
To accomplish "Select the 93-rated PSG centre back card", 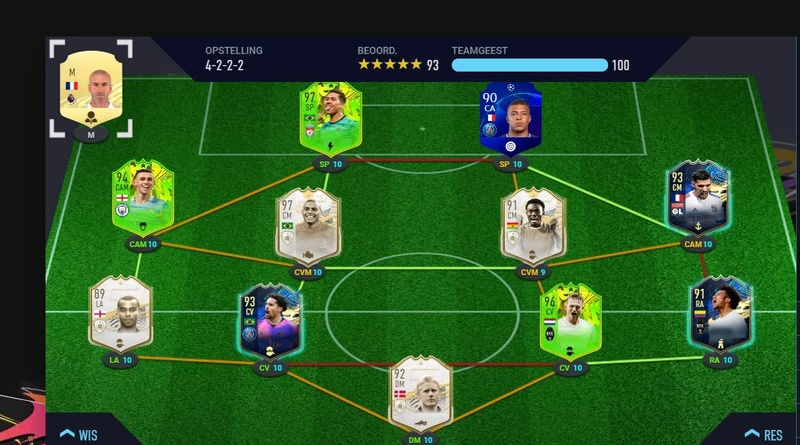I will click(x=270, y=321).
